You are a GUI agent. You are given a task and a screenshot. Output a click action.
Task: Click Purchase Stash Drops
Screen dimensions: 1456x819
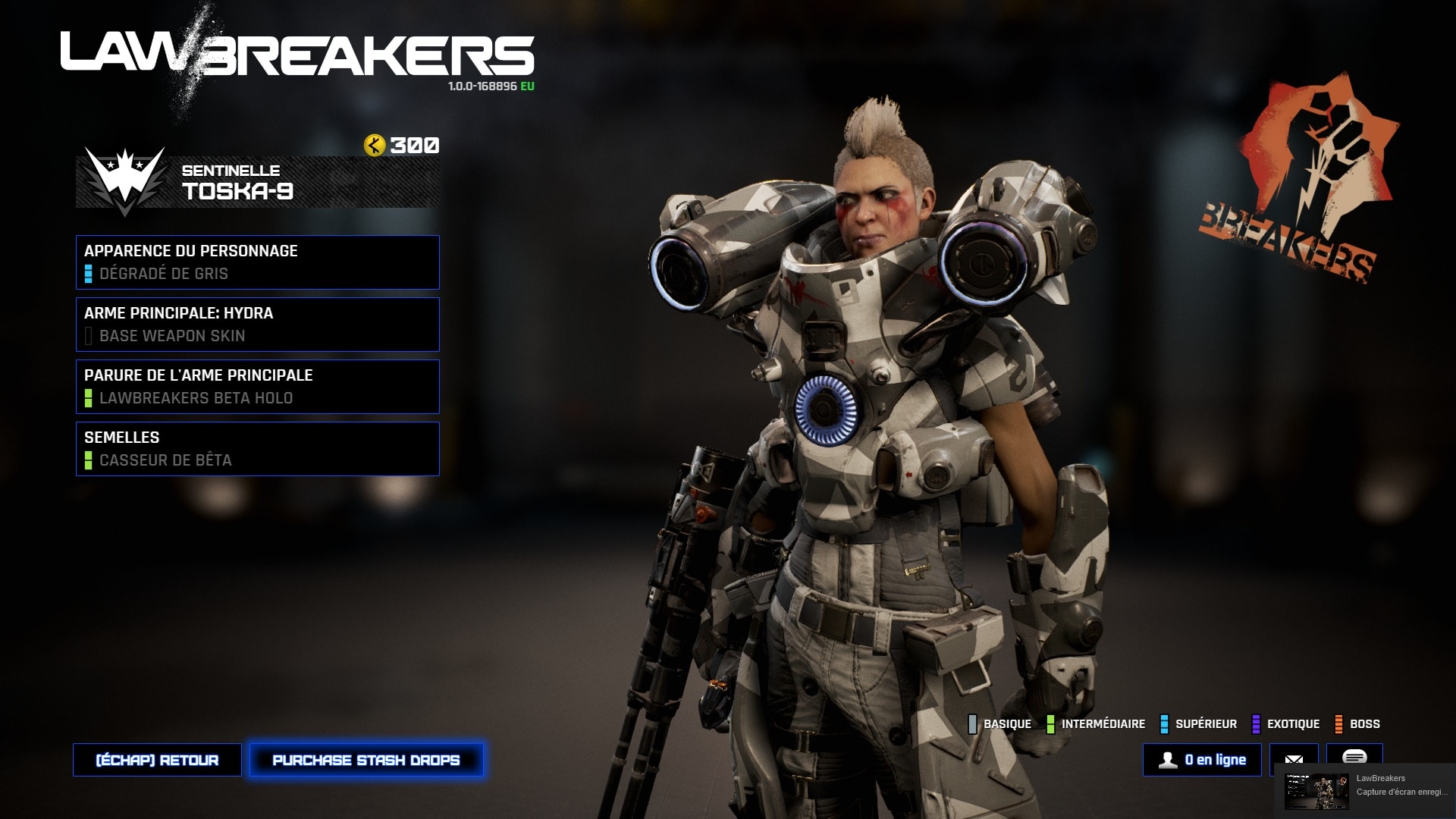pos(366,760)
